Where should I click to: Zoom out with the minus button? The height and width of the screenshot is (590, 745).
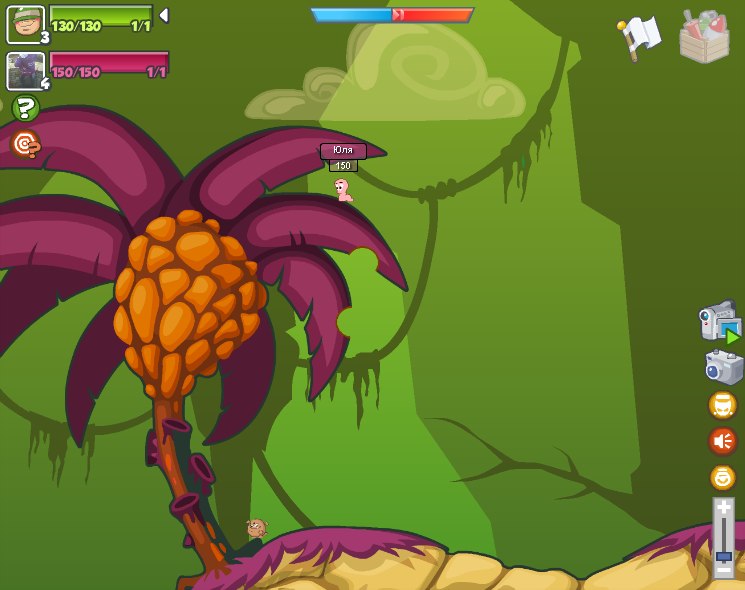723,569
